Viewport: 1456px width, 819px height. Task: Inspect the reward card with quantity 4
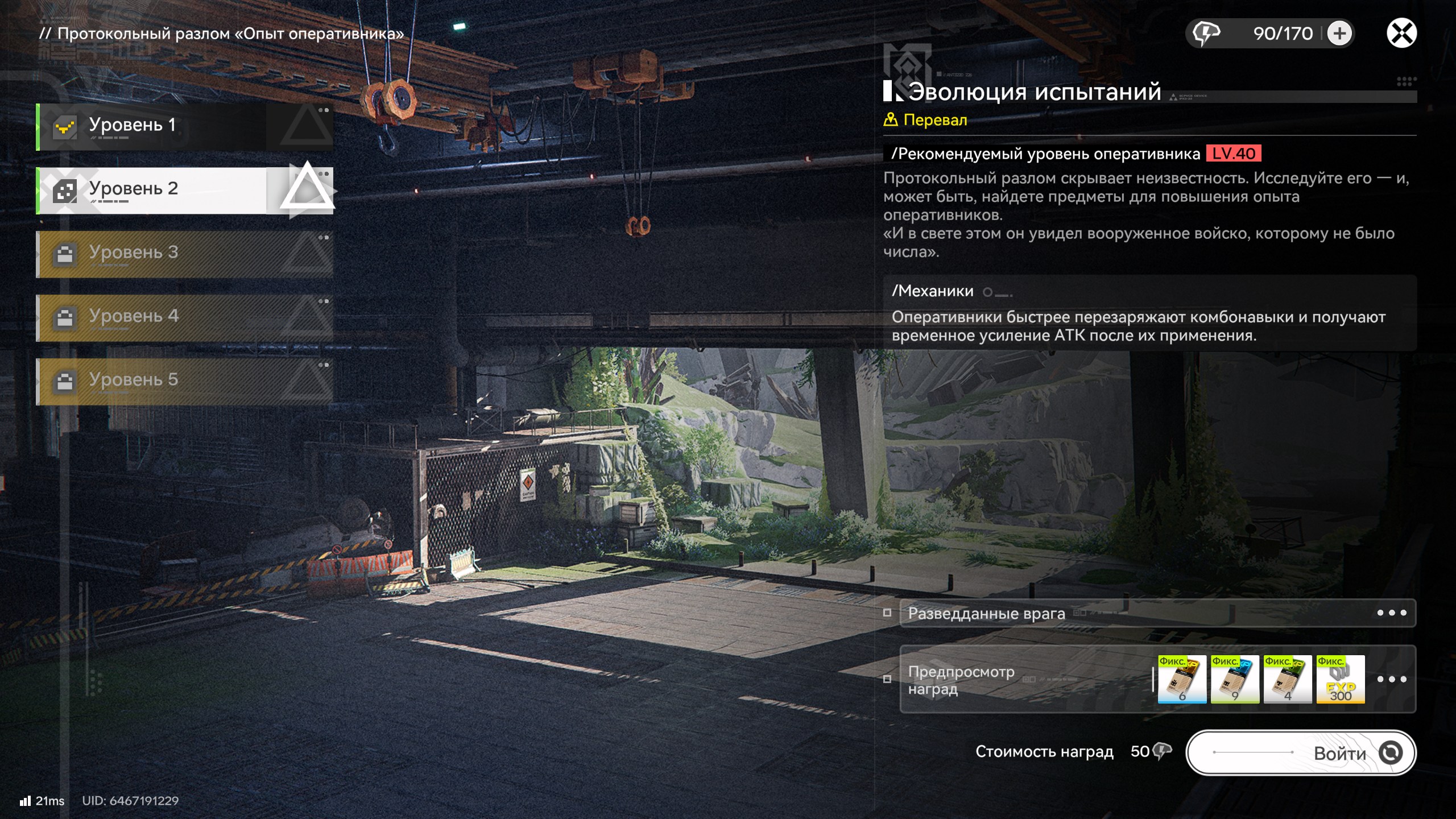pos(1288,679)
